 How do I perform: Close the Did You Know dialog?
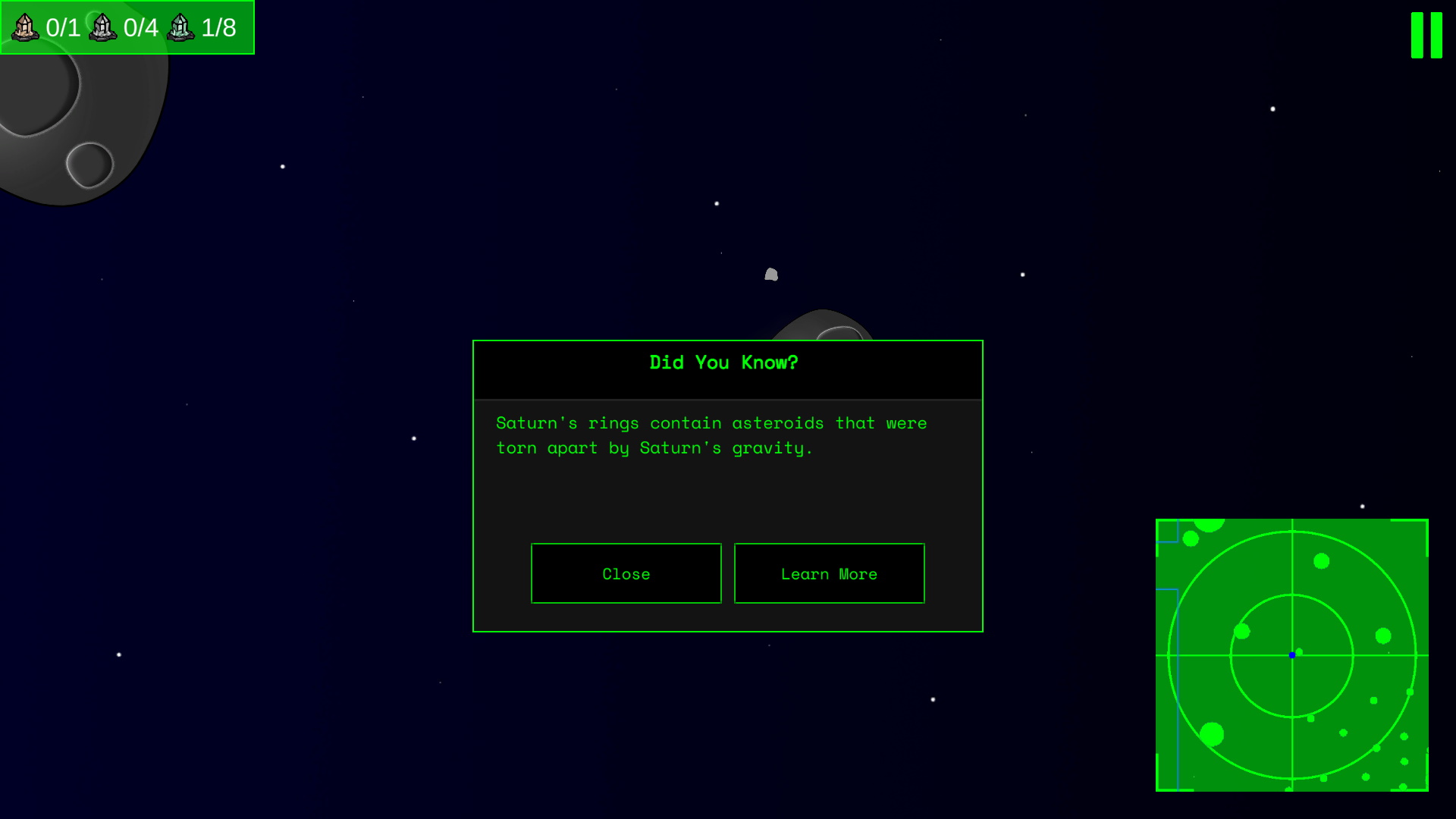pos(626,573)
